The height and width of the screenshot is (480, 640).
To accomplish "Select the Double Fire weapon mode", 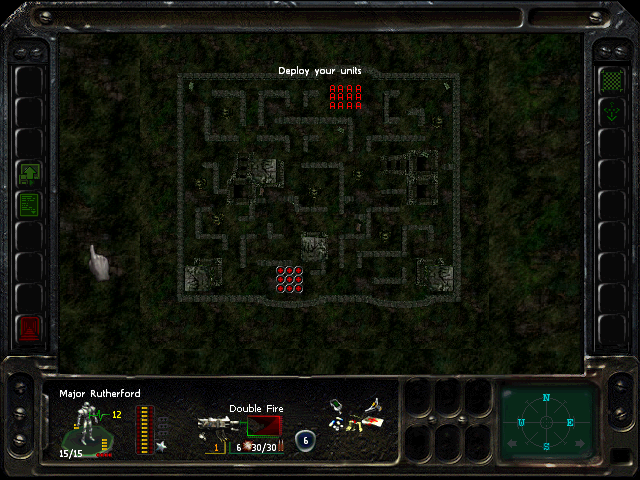I will [x=264, y=425].
